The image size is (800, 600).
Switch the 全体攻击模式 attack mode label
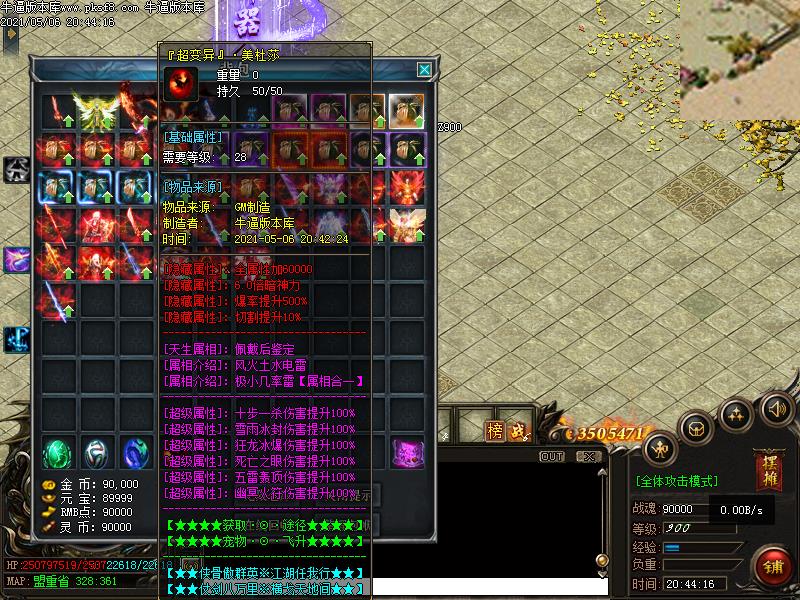(x=677, y=481)
